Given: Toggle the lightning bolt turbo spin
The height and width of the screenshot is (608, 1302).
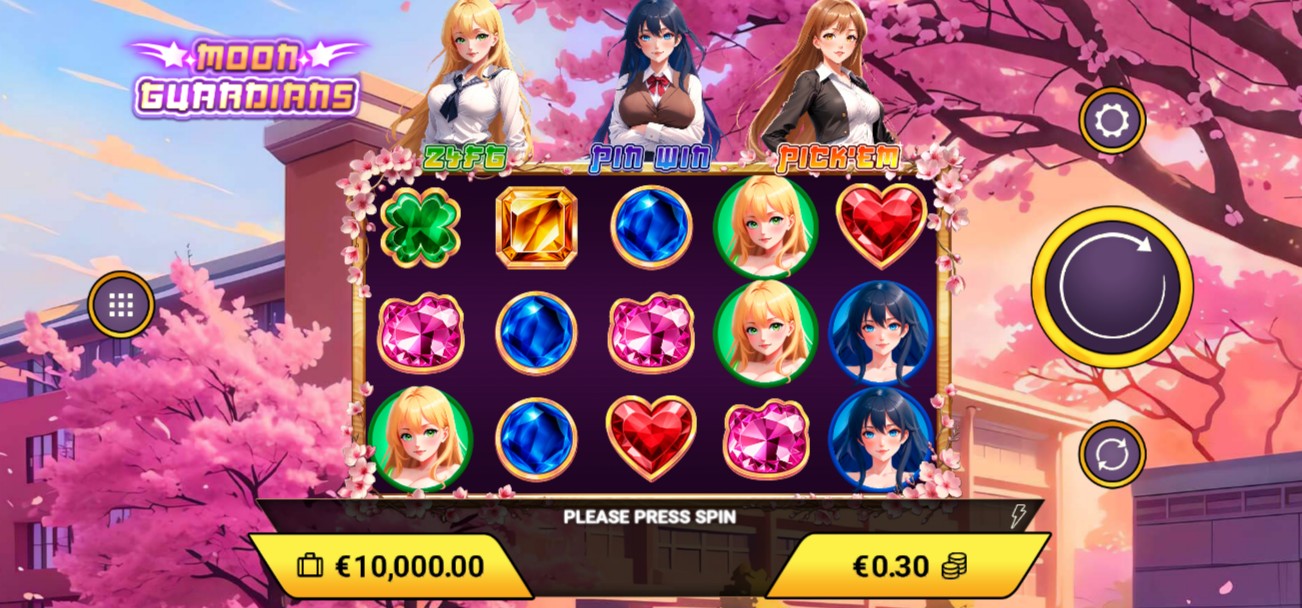Looking at the screenshot, I should (x=1017, y=516).
